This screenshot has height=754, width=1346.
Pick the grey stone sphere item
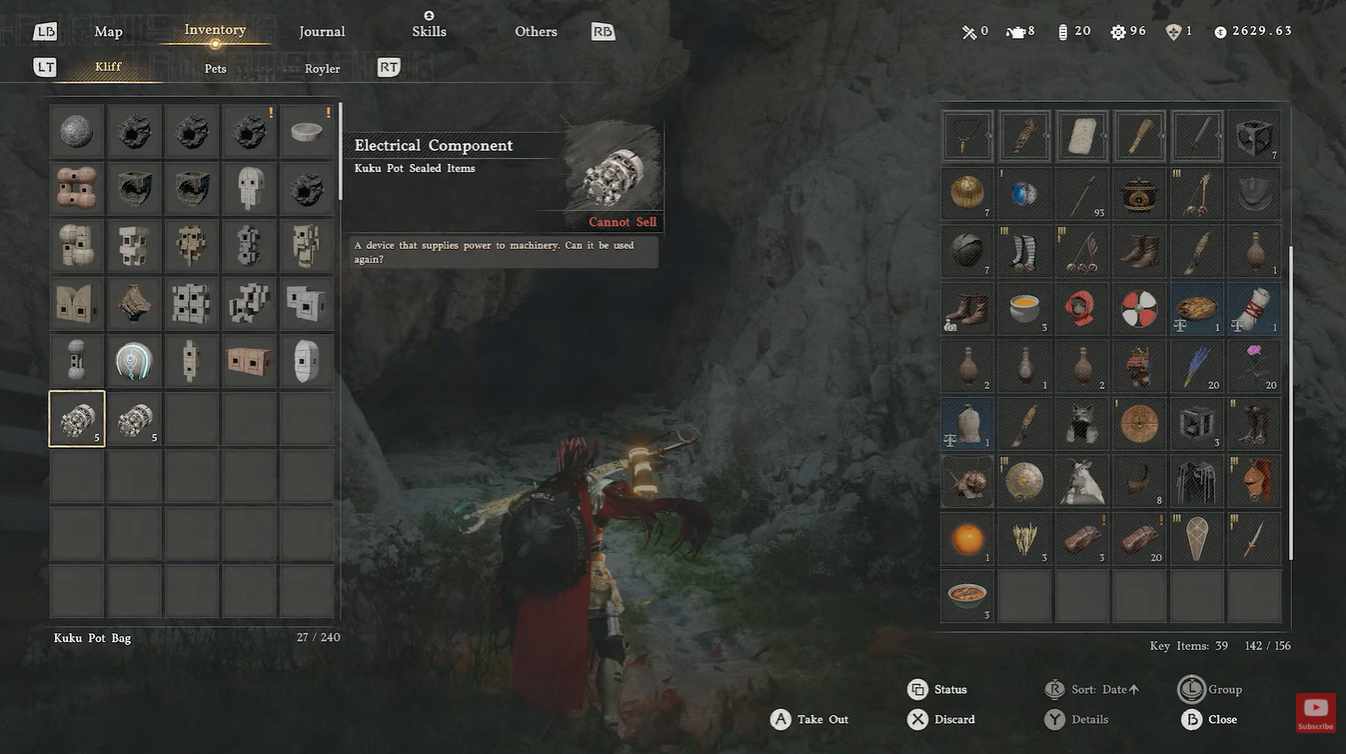pyautogui.click(x=77, y=132)
